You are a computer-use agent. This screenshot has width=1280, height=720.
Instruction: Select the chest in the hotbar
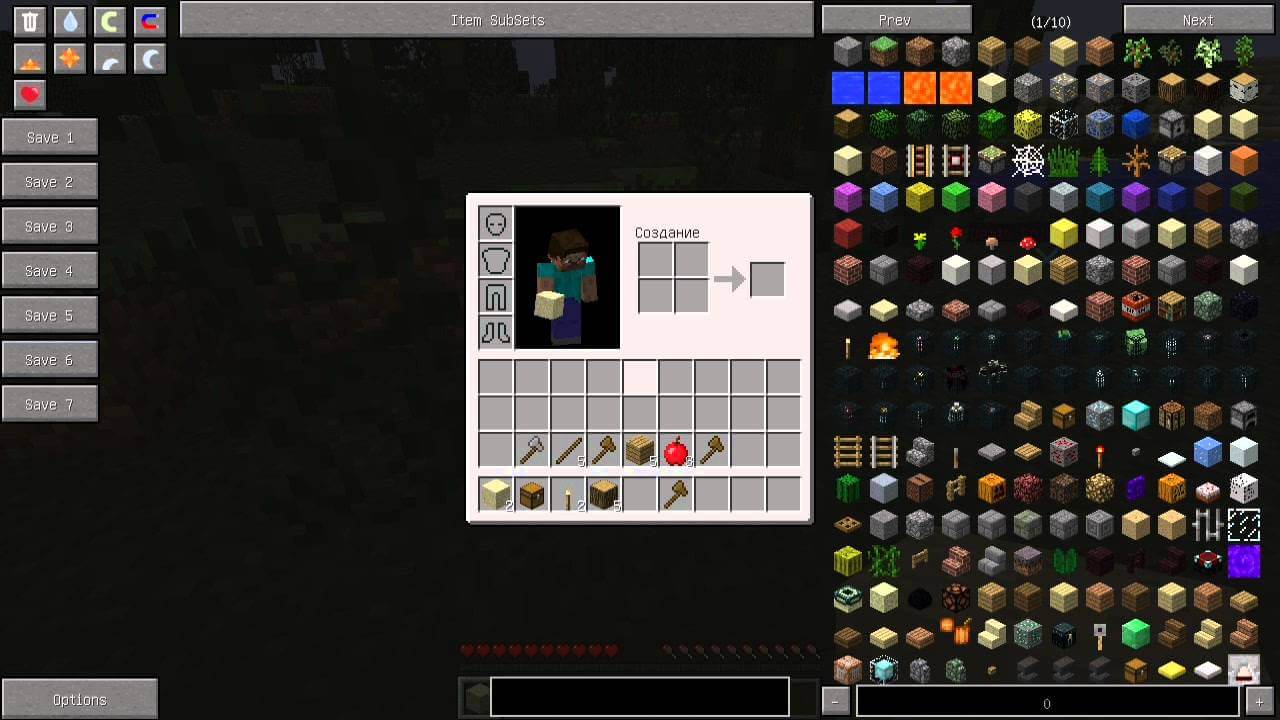532,494
